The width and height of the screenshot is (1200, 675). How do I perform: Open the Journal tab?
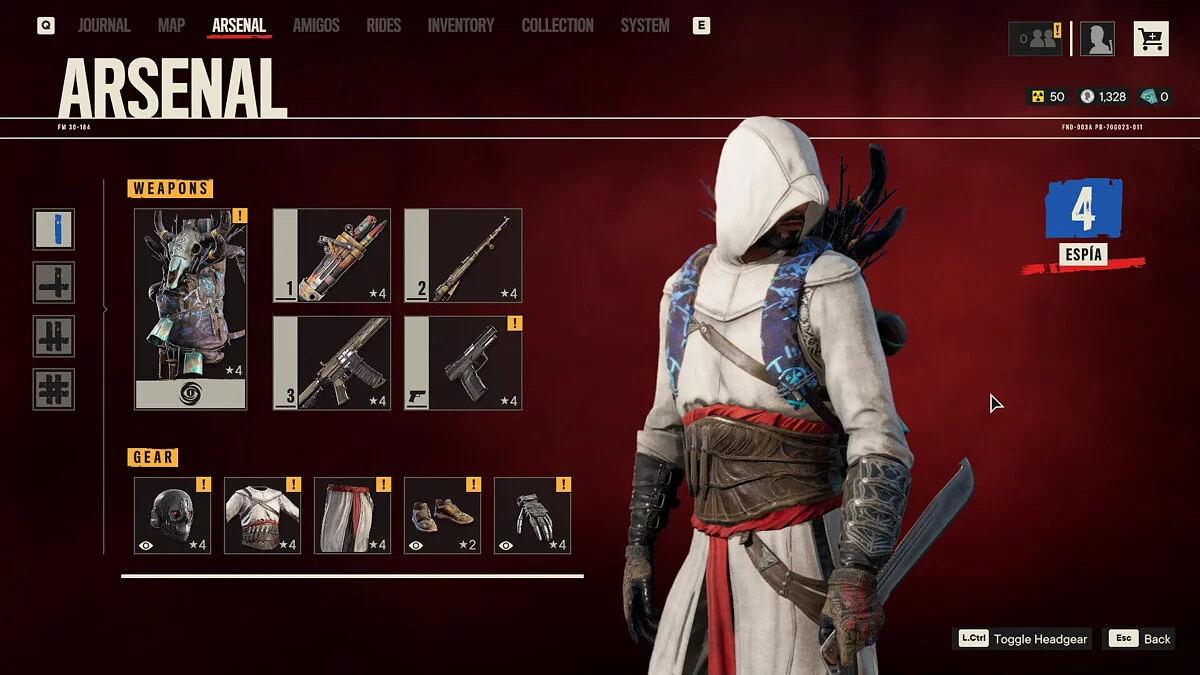click(104, 26)
